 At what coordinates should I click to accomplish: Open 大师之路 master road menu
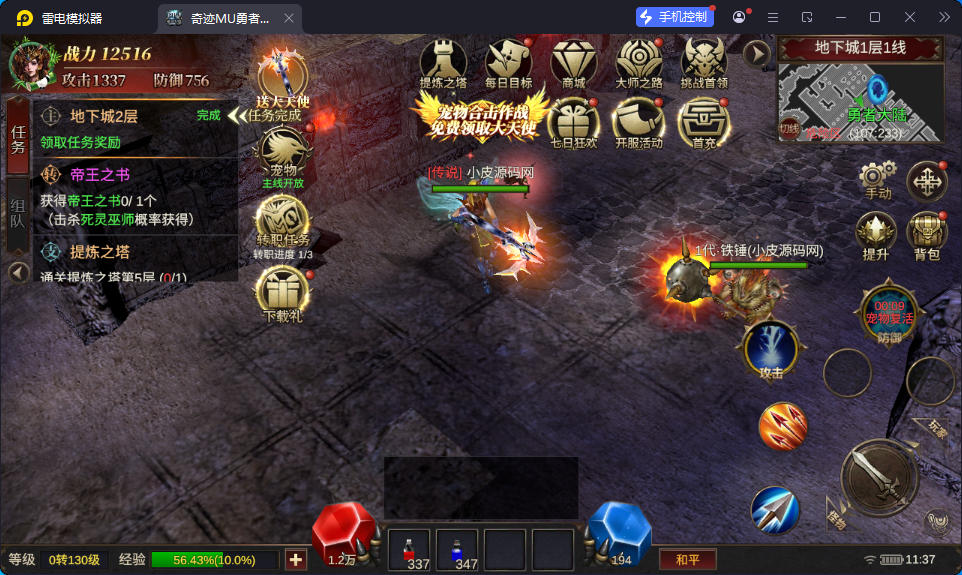click(638, 63)
